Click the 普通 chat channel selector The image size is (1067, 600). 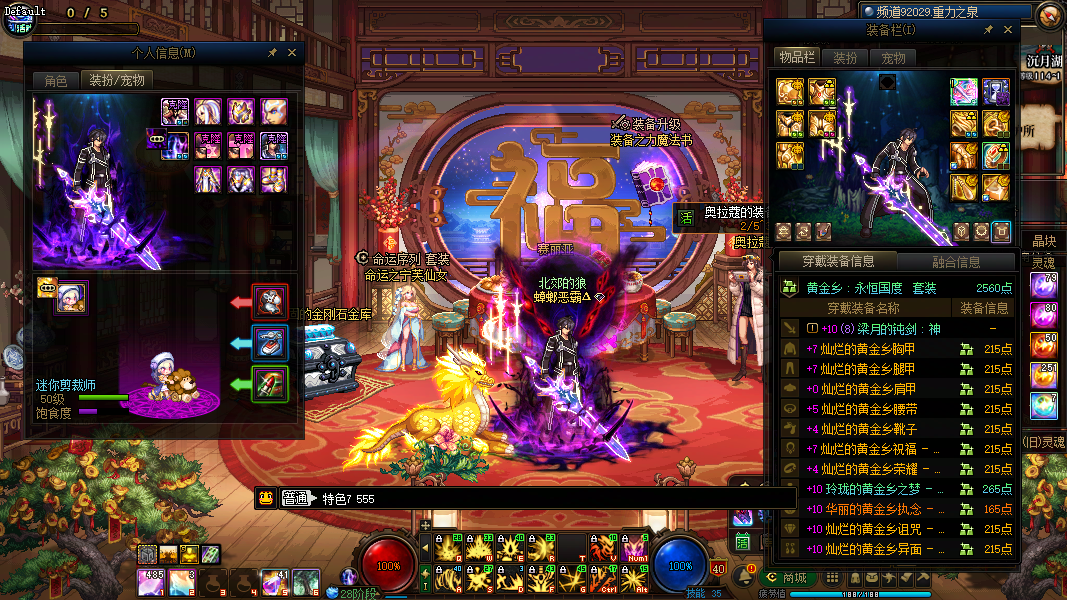coord(298,498)
